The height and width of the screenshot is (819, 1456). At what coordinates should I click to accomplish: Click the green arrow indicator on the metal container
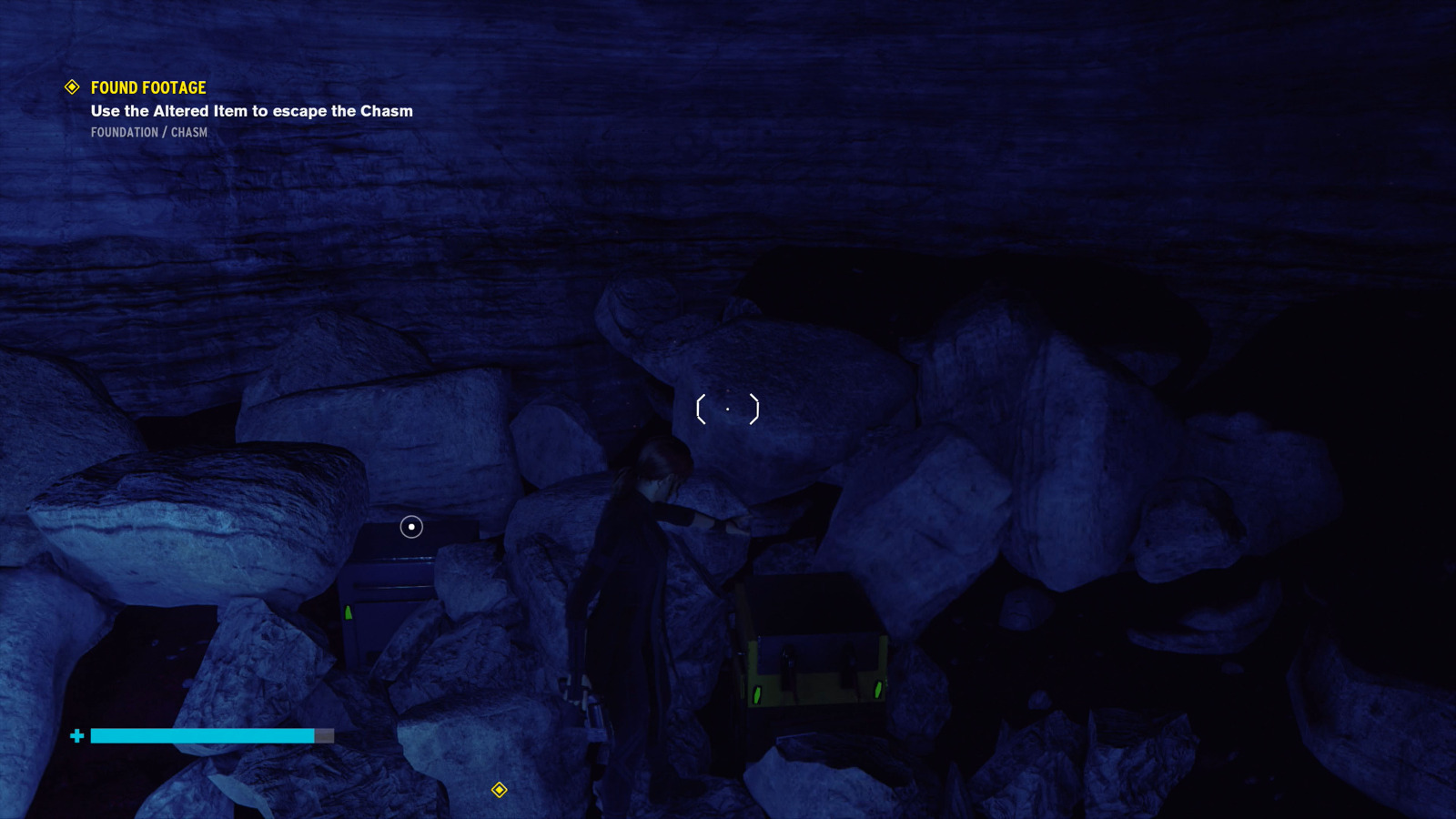[347, 614]
